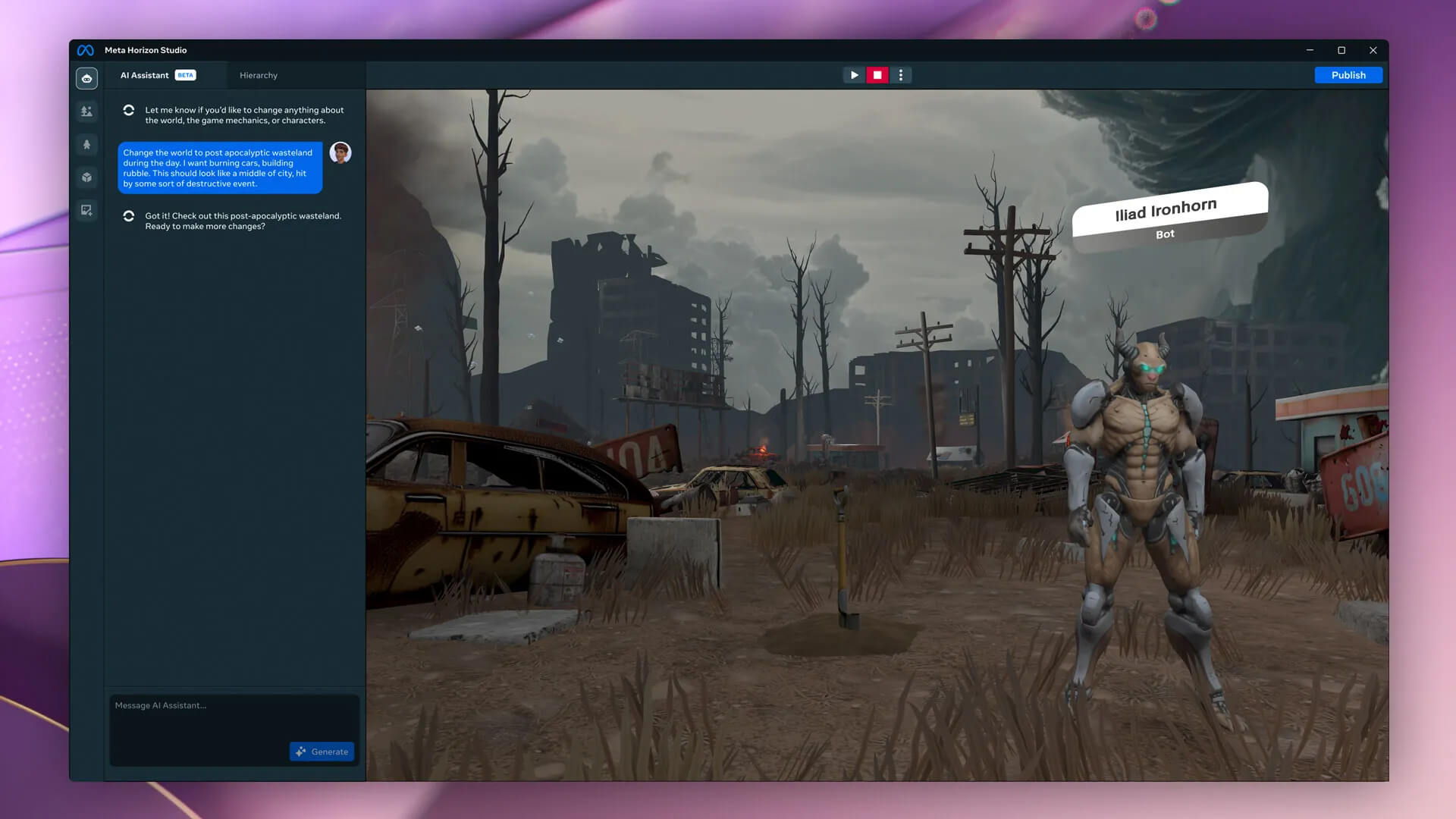This screenshot has width=1456, height=819.
Task: Close the Meta Horizon Studio window
Action: point(1373,50)
